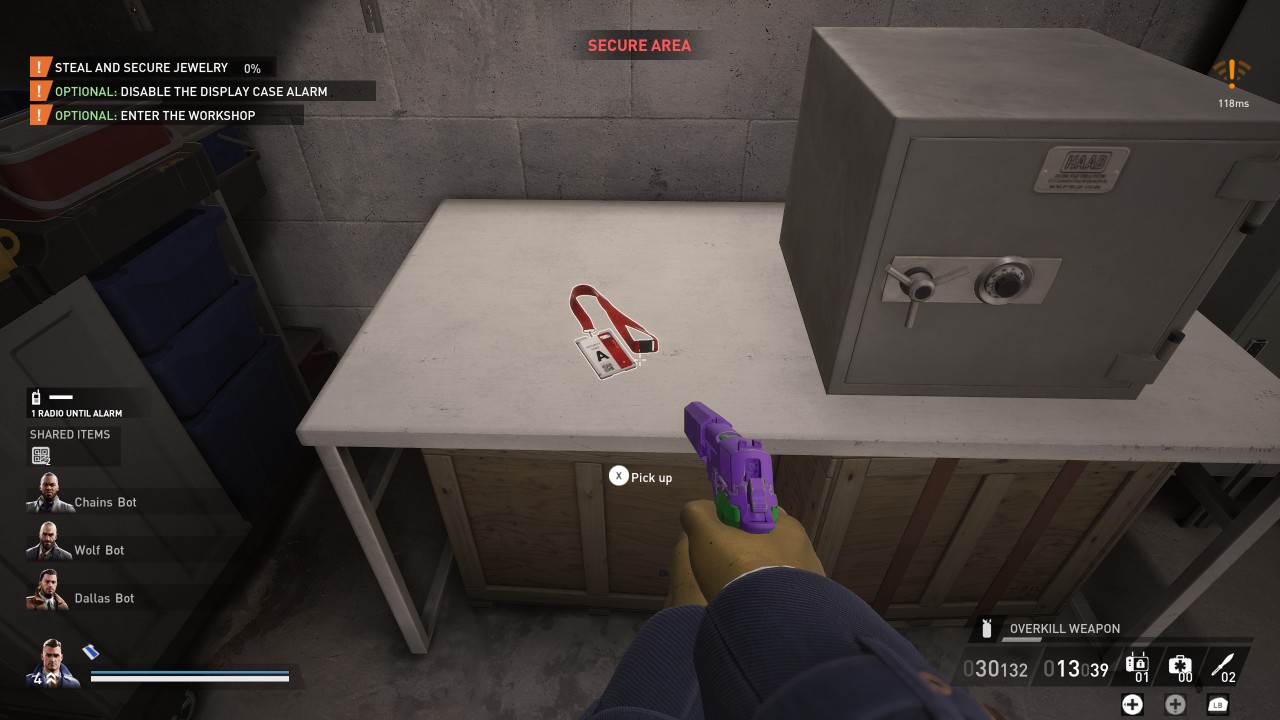Click the Shared Items keycard icon

pos(40,453)
